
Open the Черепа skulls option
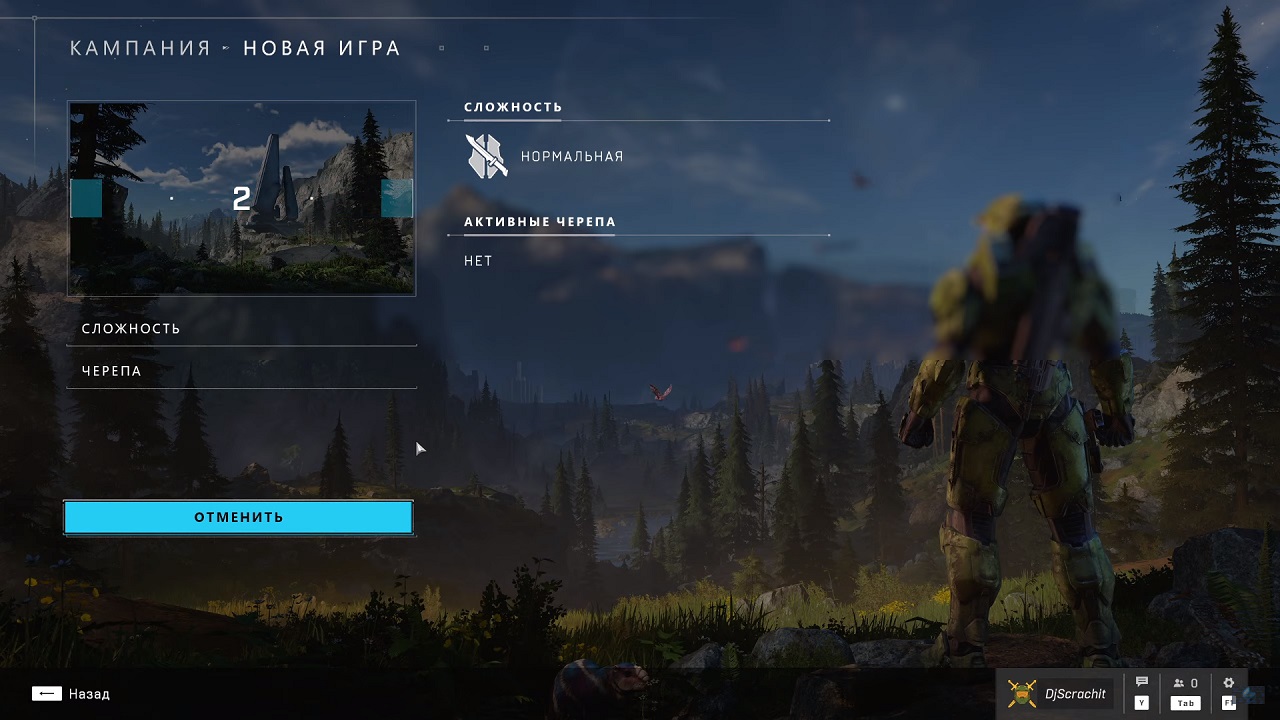[x=240, y=371]
